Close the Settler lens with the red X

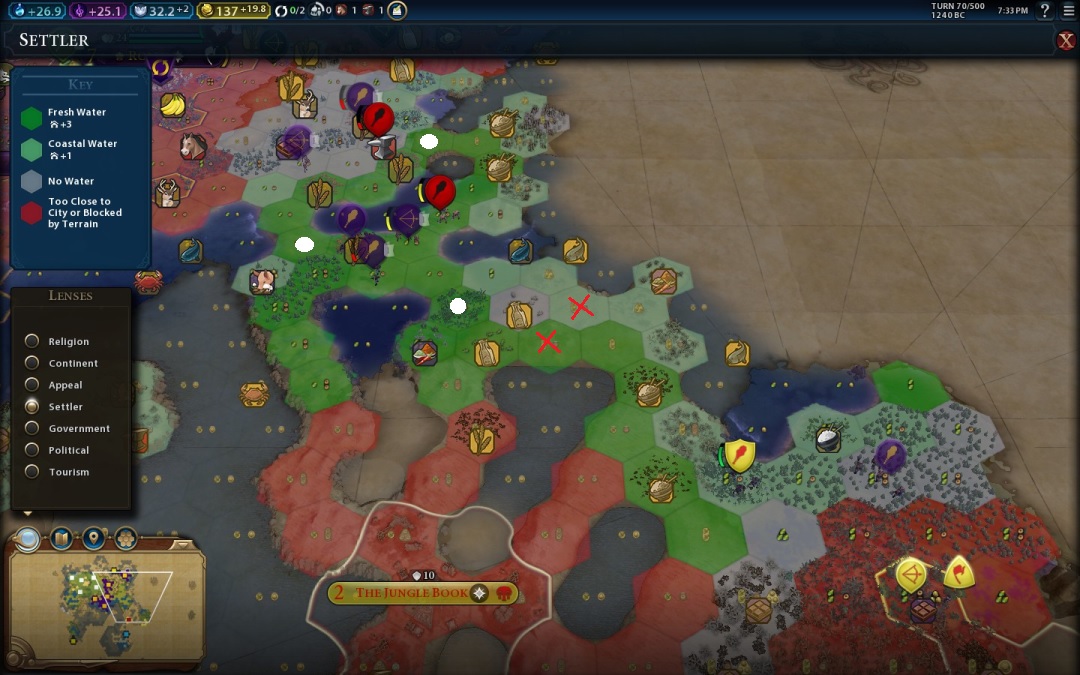coord(1066,40)
